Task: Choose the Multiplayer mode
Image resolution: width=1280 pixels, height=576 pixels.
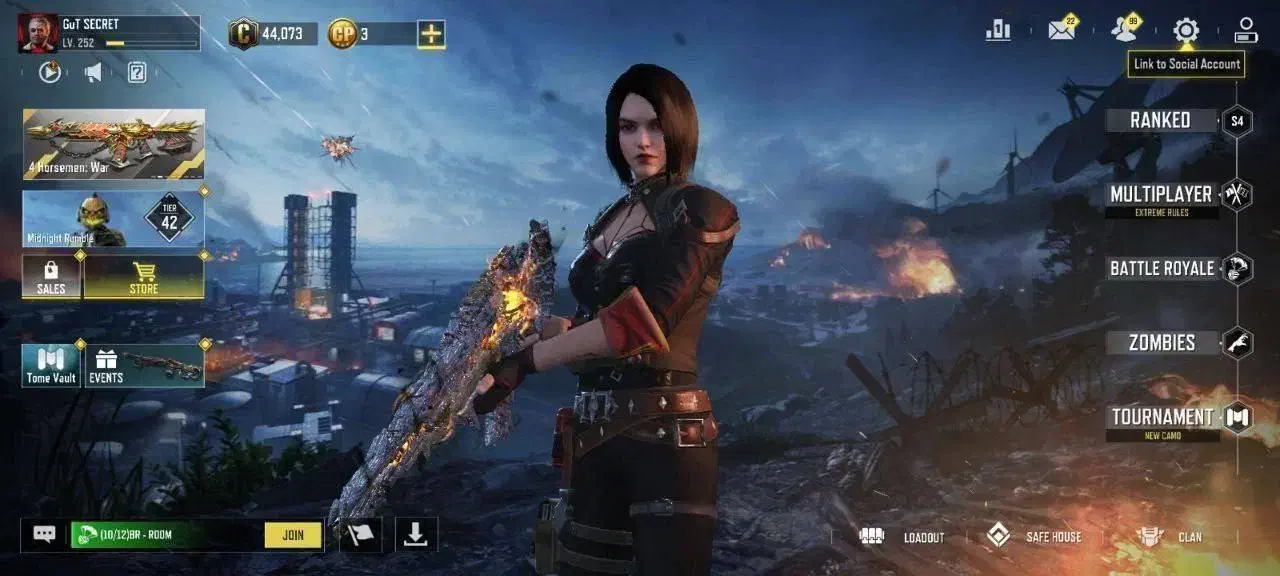Action: [x=1160, y=194]
